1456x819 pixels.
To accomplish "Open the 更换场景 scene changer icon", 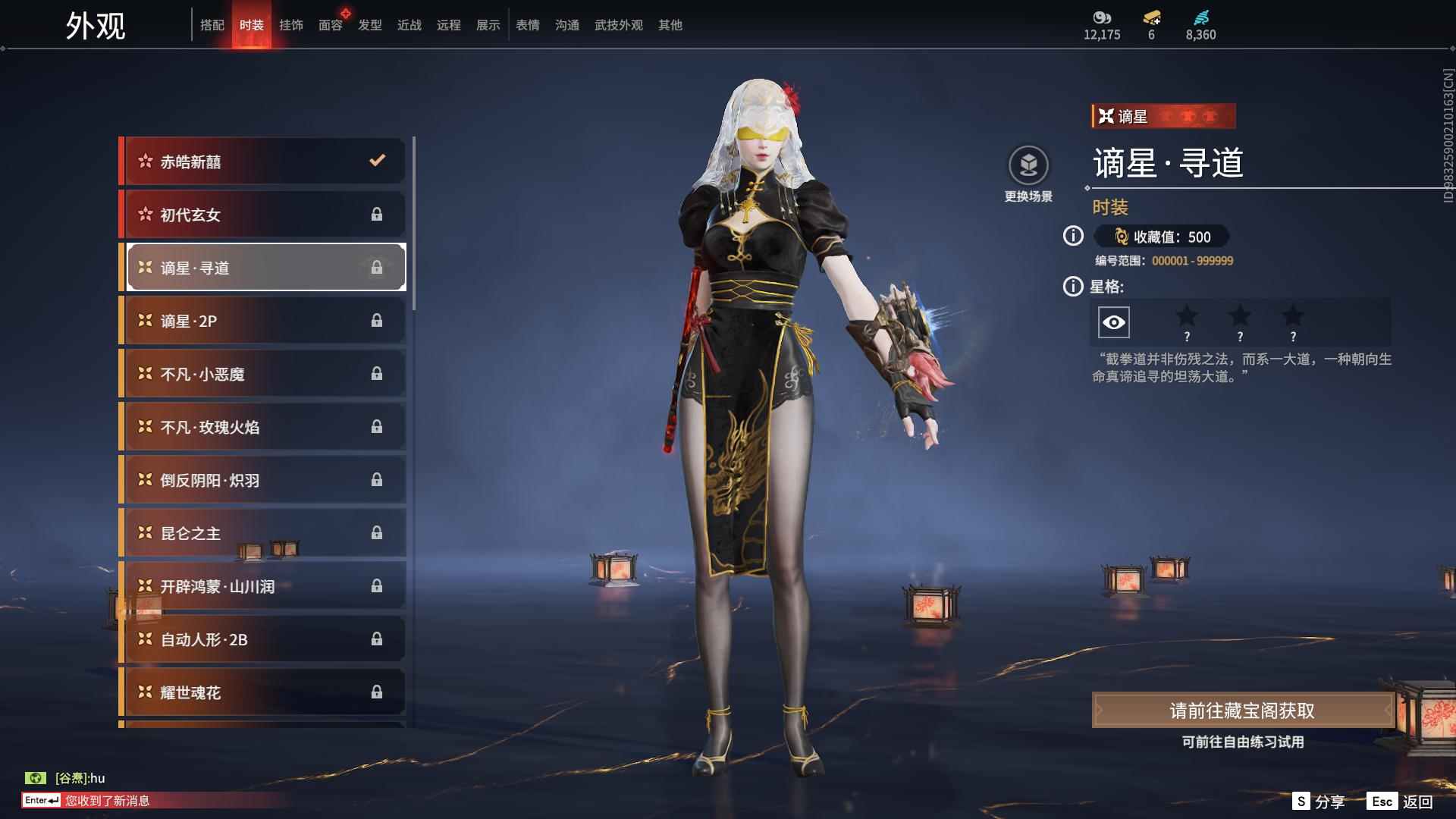I will coord(1029,167).
